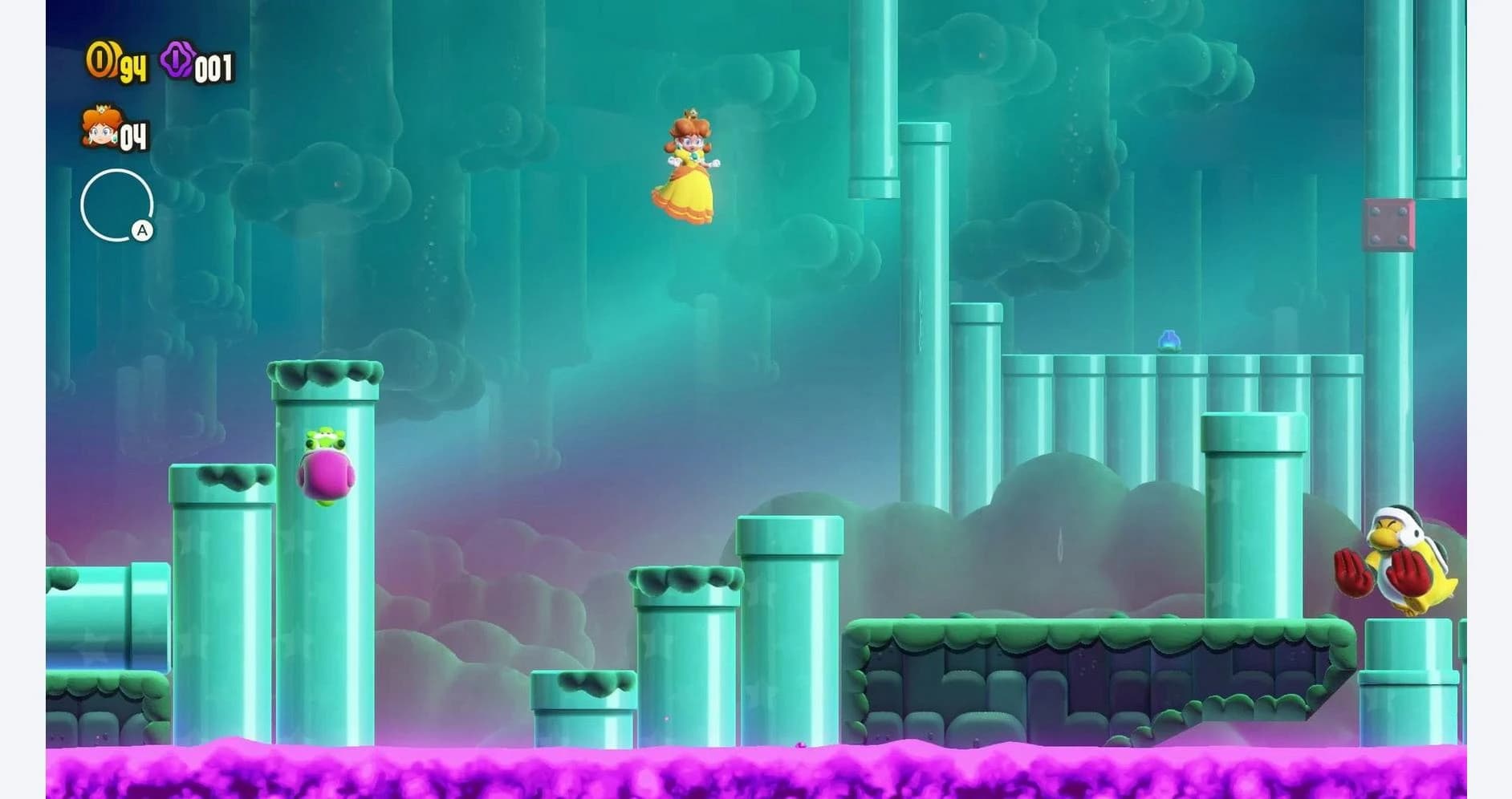
Task: Click the A button prompt in the circle
Action: [142, 232]
